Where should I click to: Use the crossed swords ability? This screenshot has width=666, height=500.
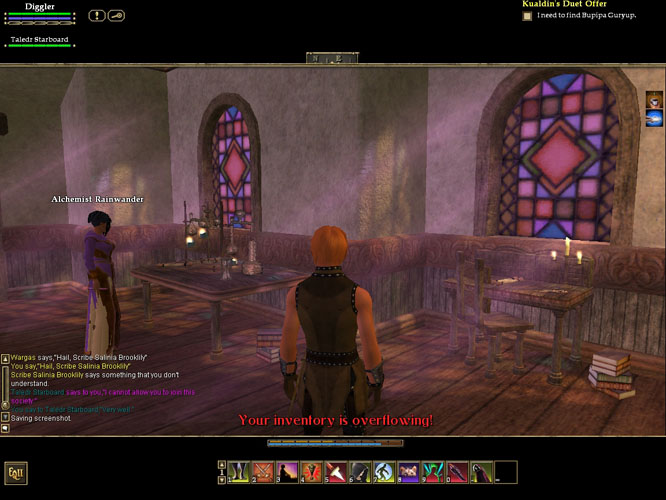click(x=262, y=471)
